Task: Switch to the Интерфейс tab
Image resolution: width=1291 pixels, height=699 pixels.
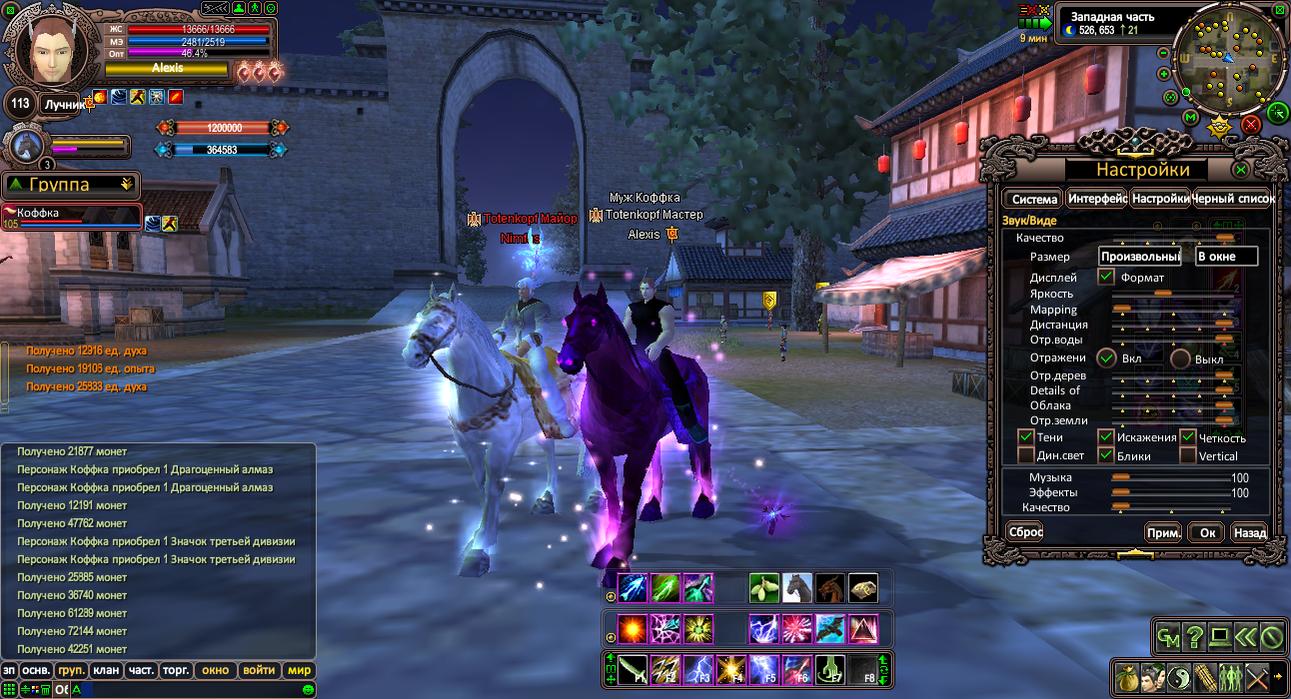Action: 1097,199
